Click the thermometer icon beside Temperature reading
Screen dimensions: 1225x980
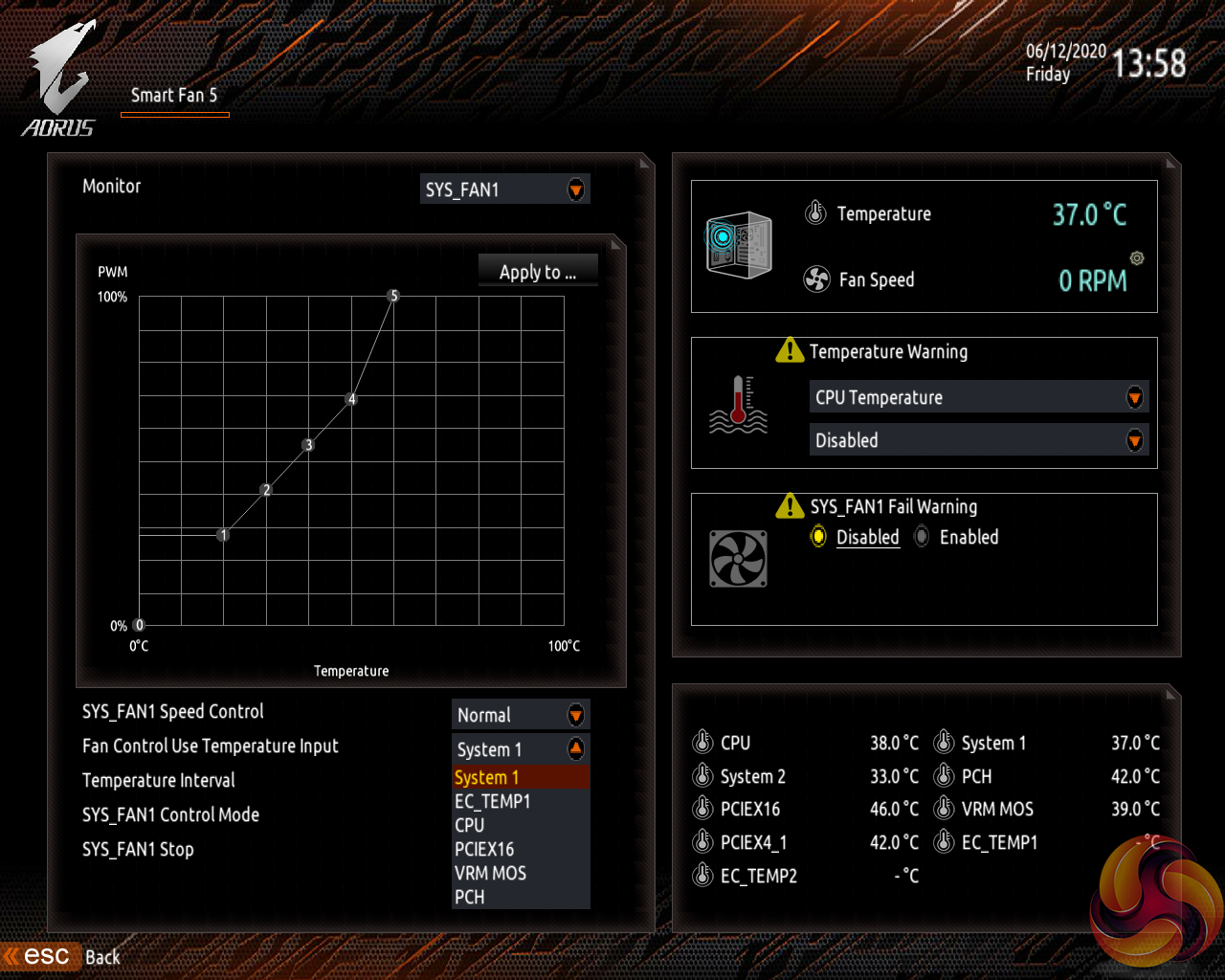point(815,212)
